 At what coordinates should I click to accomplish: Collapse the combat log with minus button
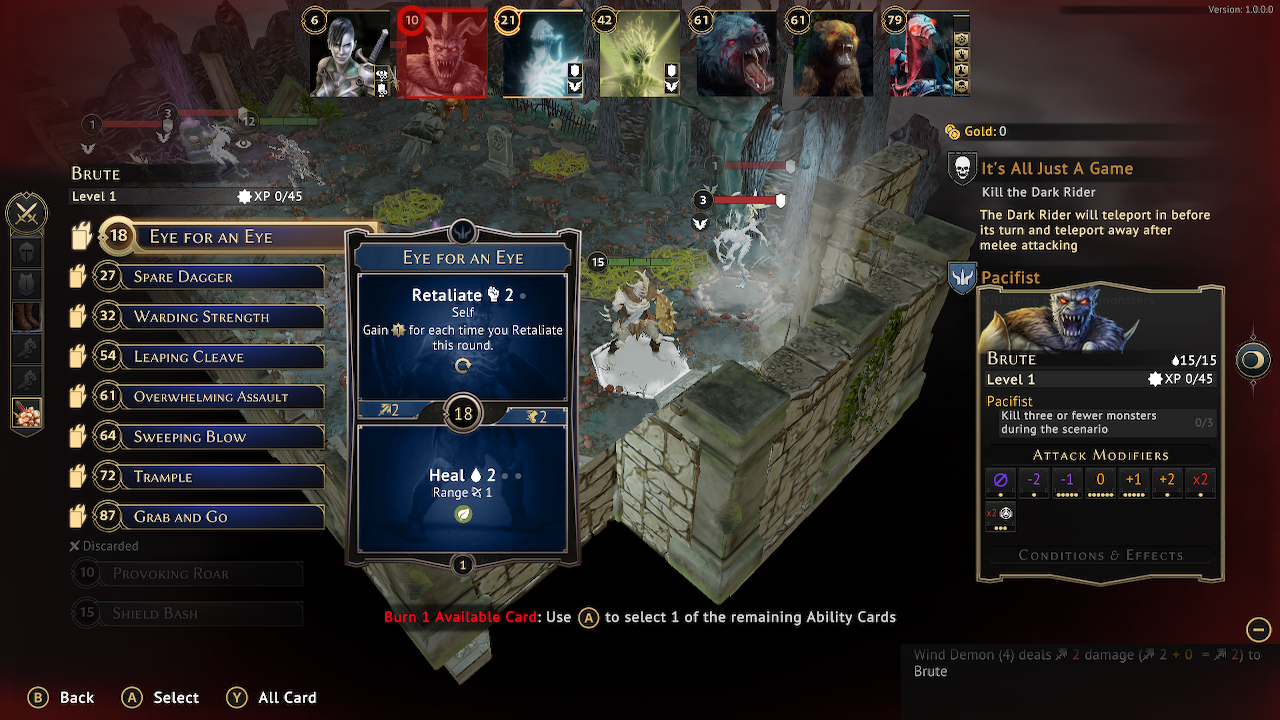pyautogui.click(x=1258, y=629)
